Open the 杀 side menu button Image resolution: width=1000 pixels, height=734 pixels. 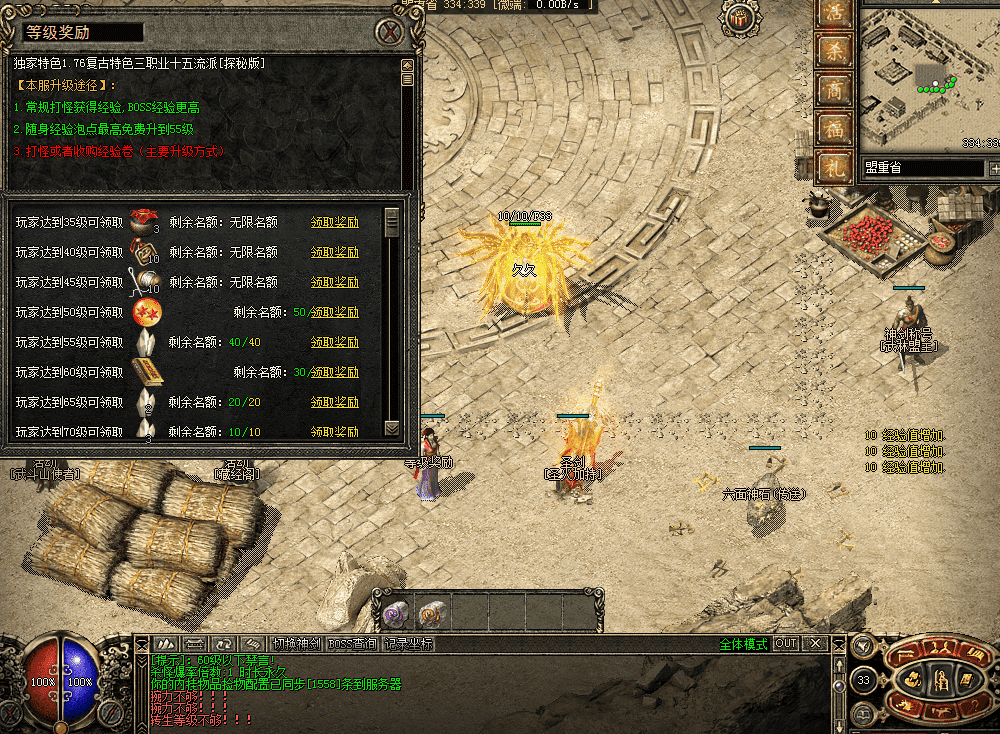833,50
